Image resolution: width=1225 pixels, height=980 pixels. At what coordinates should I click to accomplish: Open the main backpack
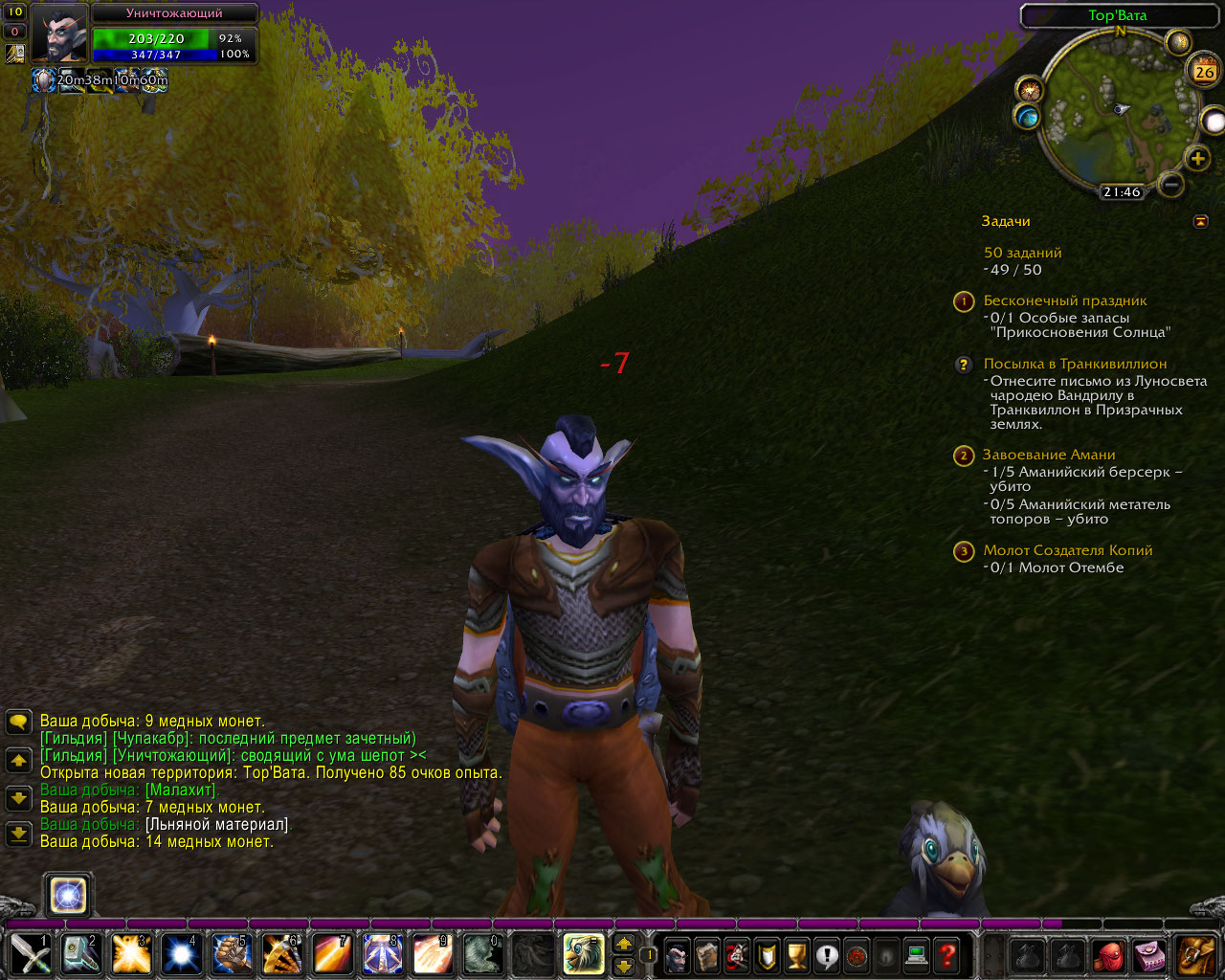tap(1195, 955)
